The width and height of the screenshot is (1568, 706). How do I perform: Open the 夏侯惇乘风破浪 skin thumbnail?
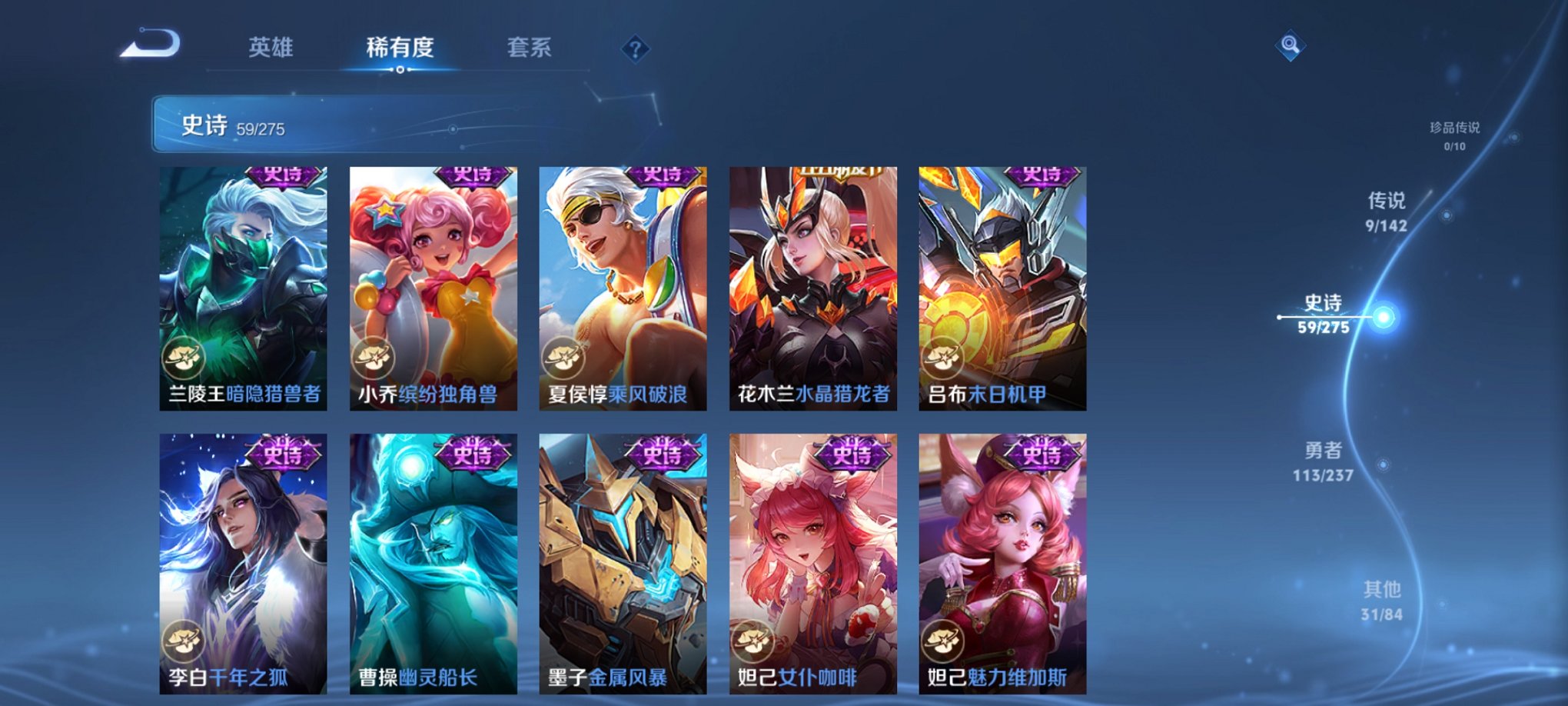(623, 288)
